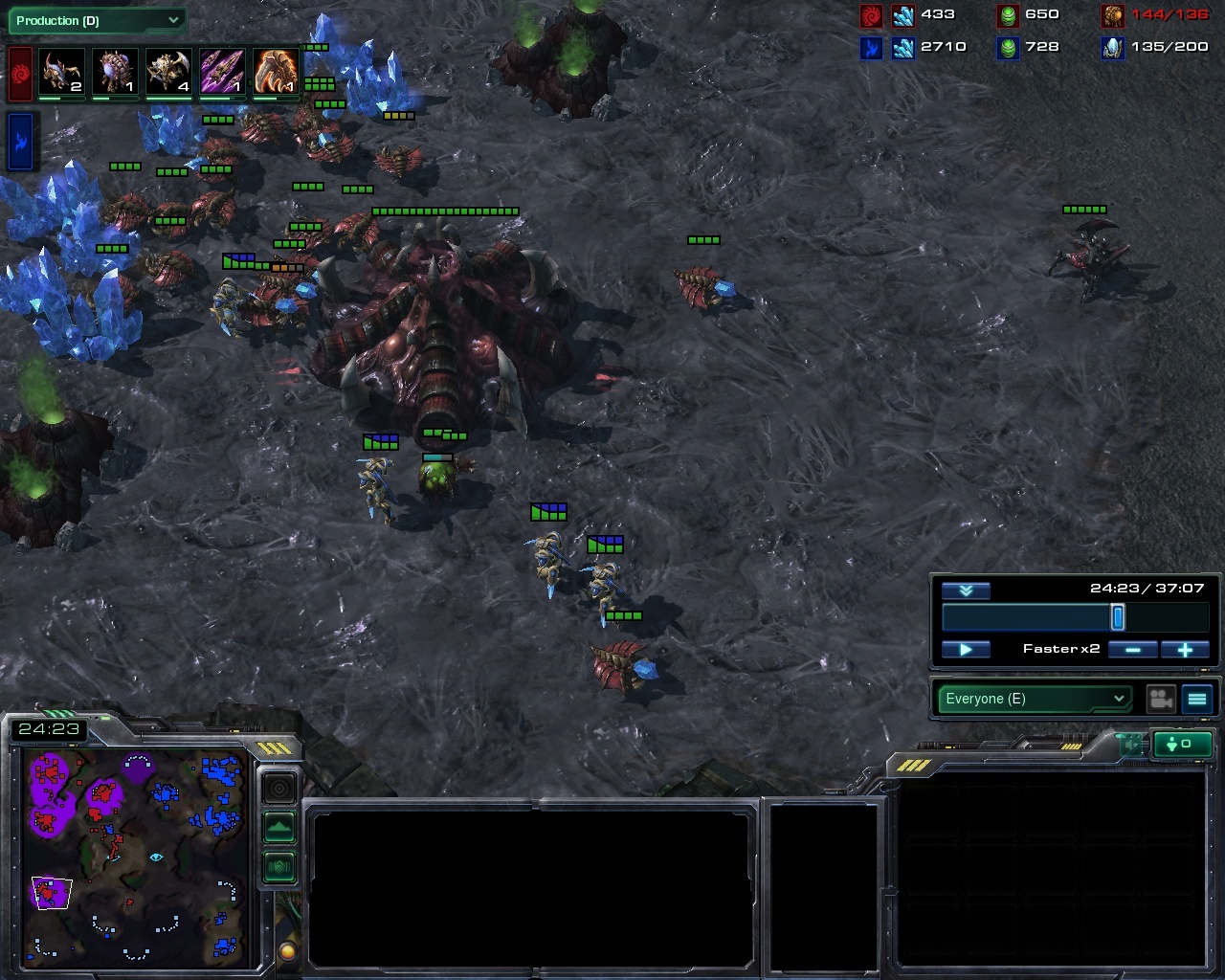Image resolution: width=1225 pixels, height=980 pixels.
Task: Toggle minimap terrain display button
Action: (x=278, y=827)
